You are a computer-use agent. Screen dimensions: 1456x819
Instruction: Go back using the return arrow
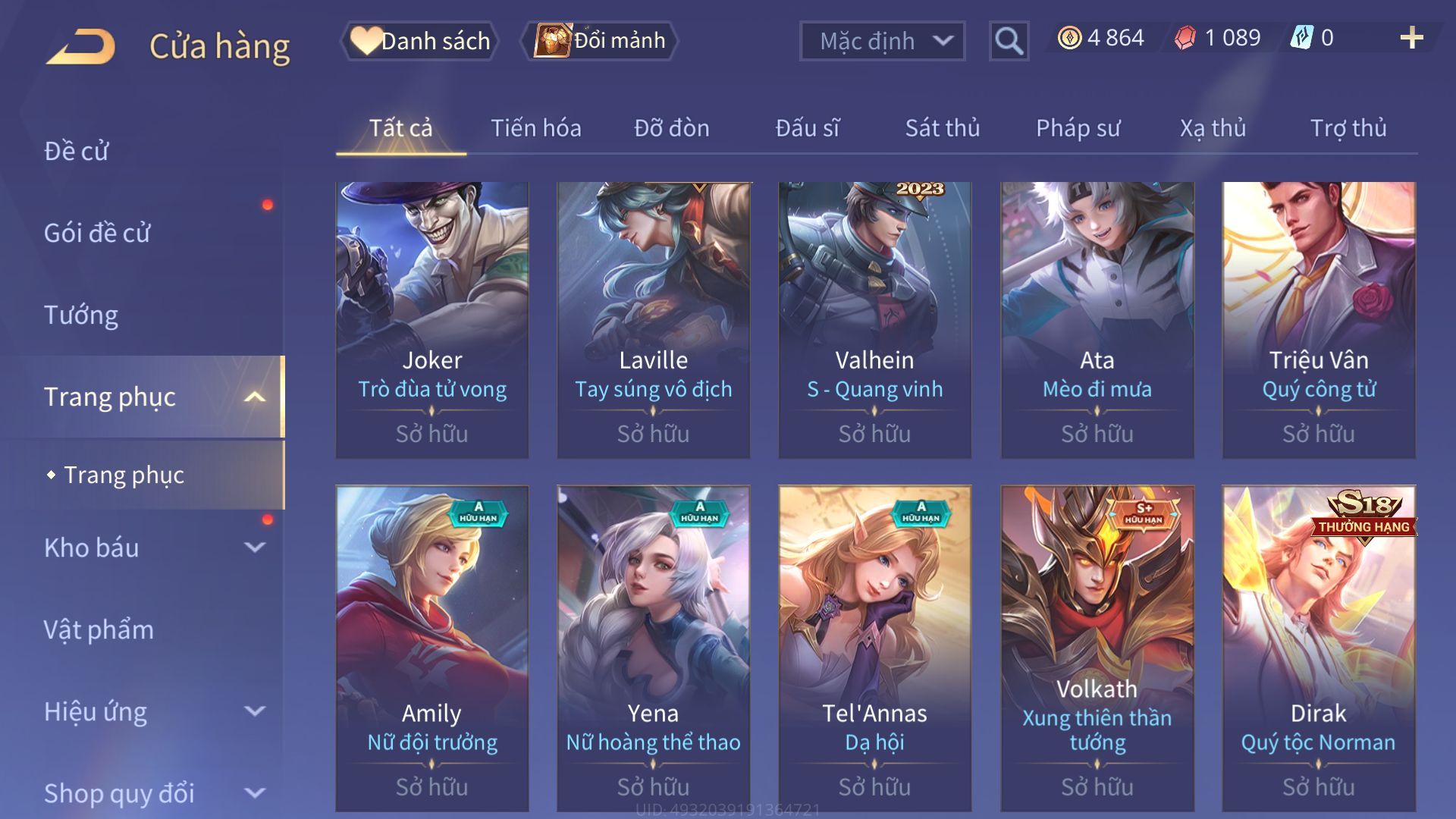point(81,45)
